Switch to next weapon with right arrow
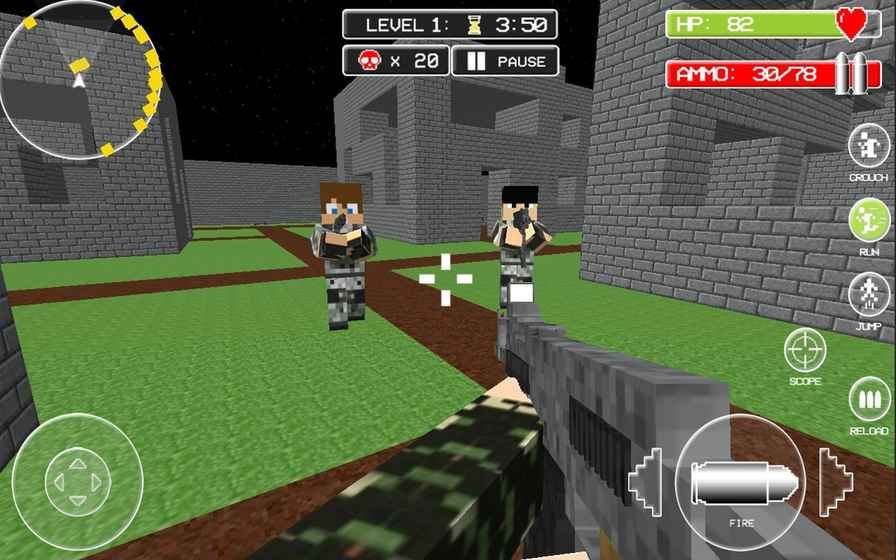Screen dimensions: 896x560 point(835,482)
